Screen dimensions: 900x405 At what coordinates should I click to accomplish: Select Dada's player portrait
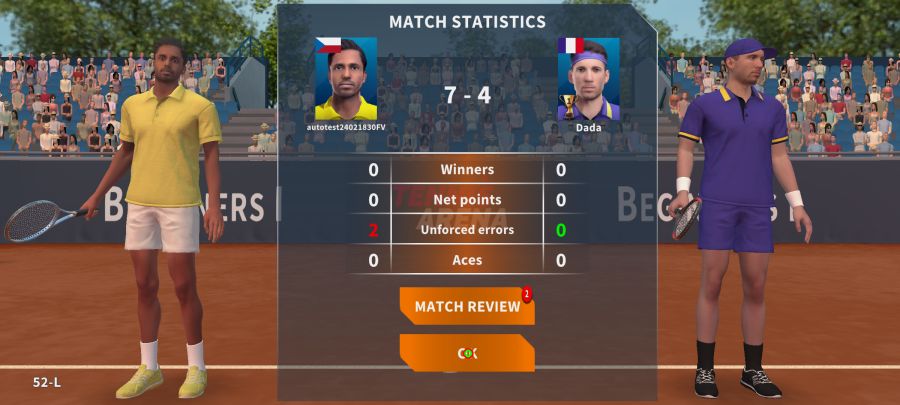588,79
